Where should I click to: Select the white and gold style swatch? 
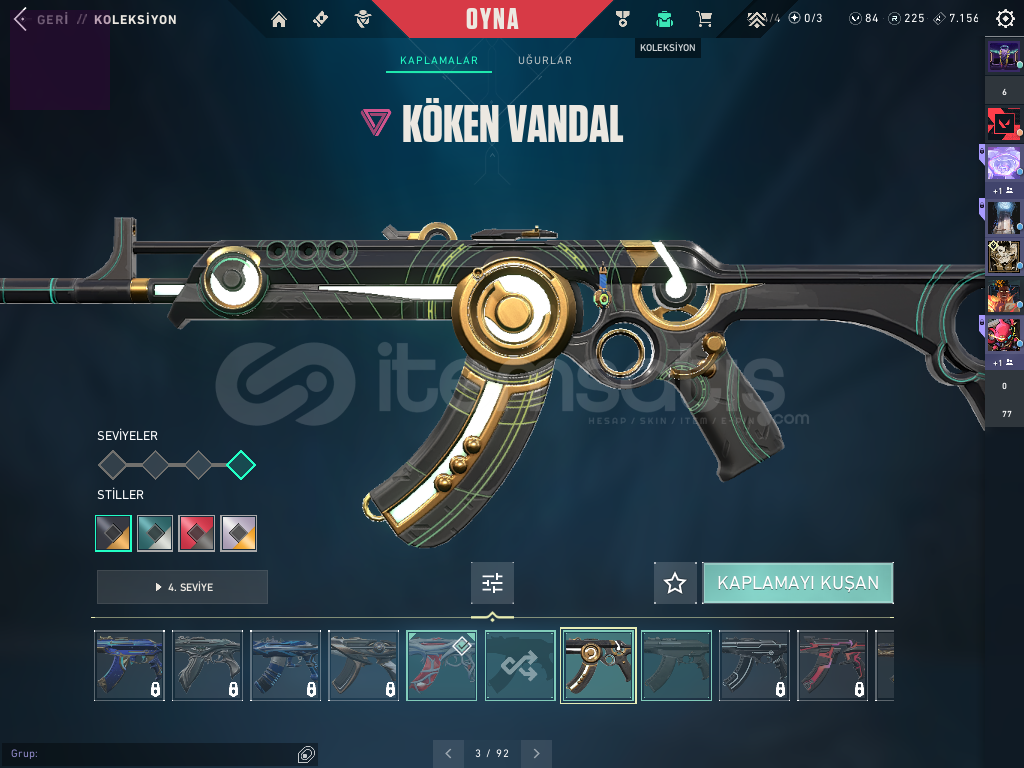(239, 533)
